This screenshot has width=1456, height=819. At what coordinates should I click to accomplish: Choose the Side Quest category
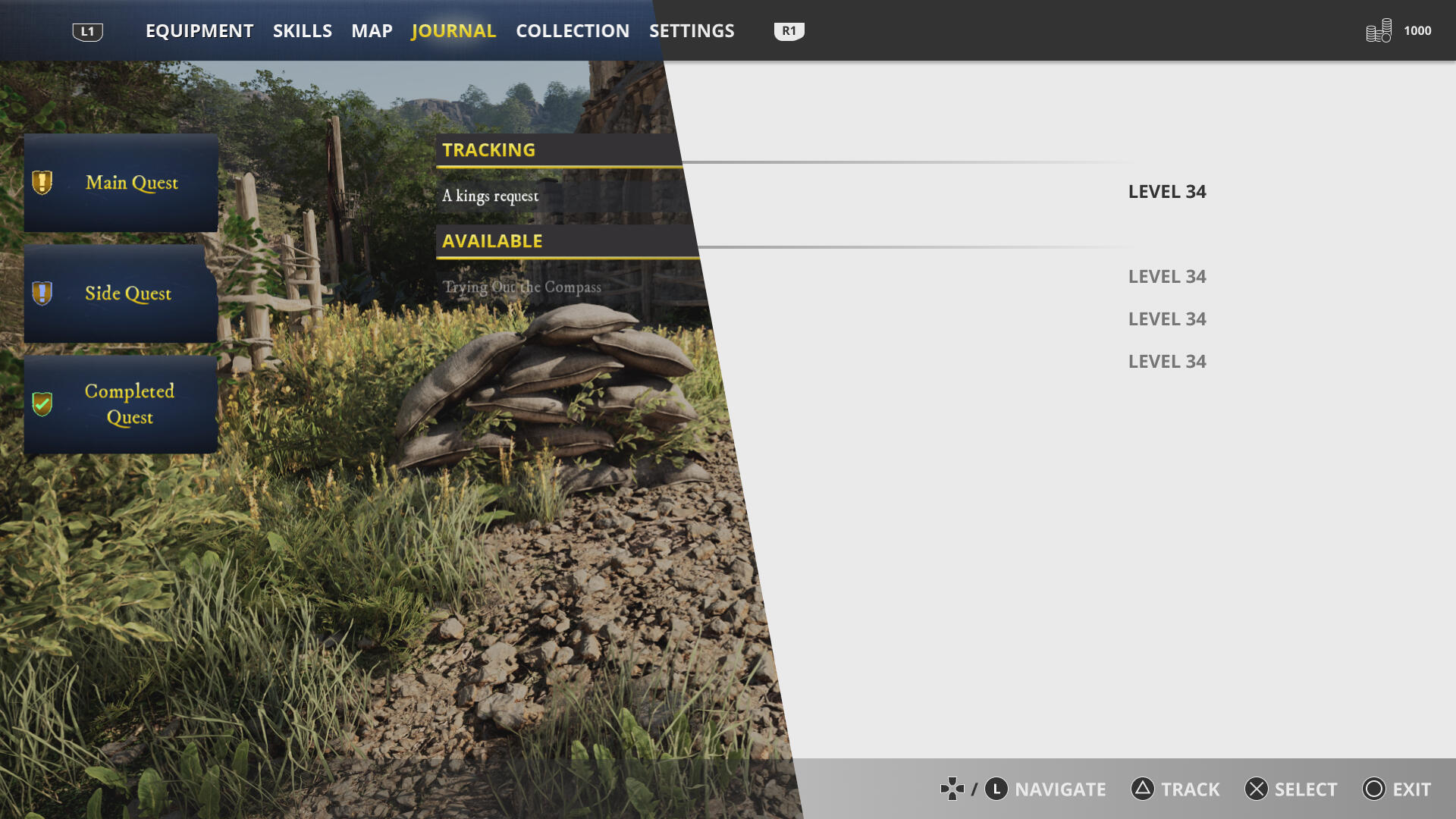click(x=121, y=293)
